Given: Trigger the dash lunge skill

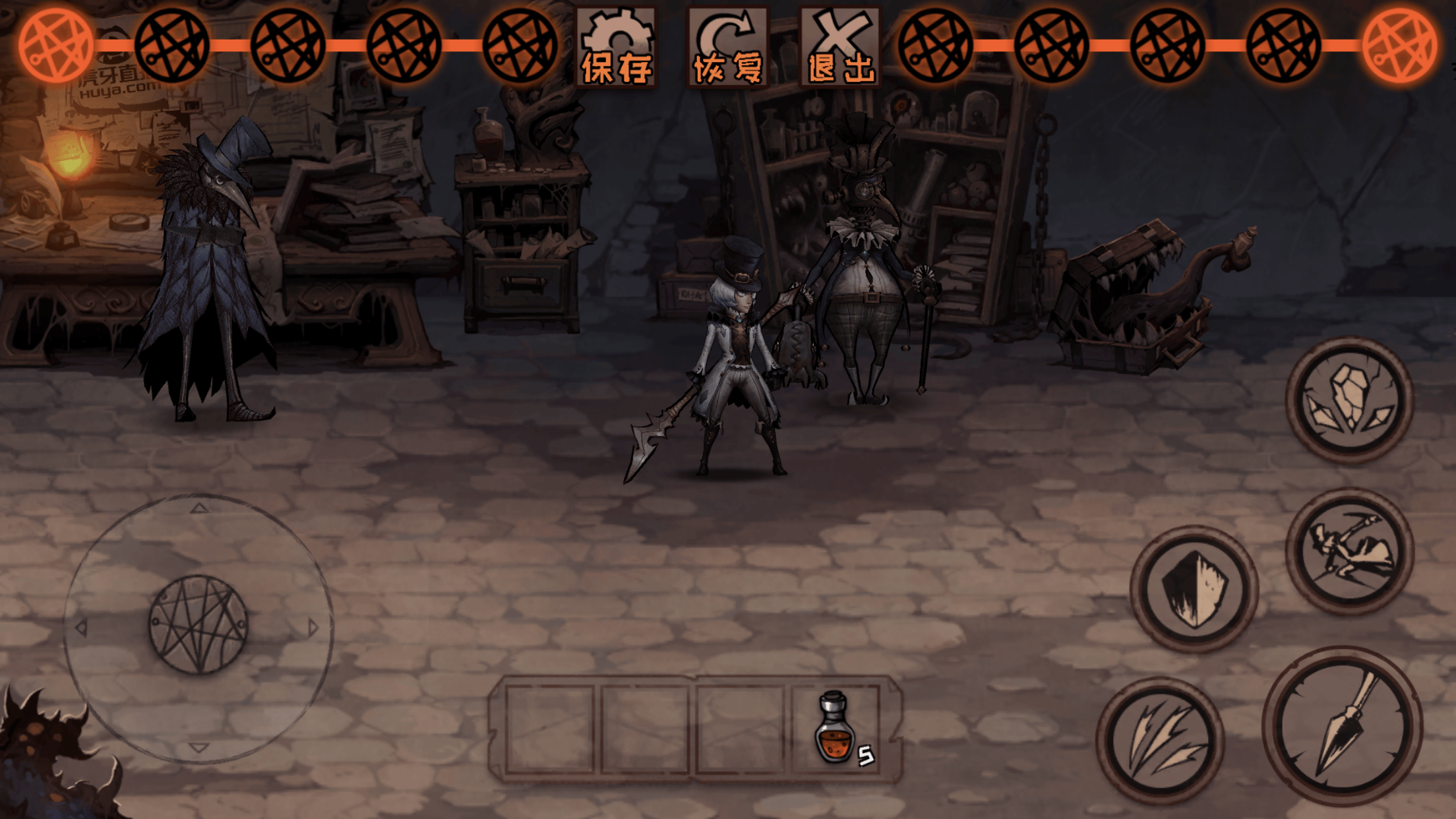Looking at the screenshot, I should point(1350,551).
